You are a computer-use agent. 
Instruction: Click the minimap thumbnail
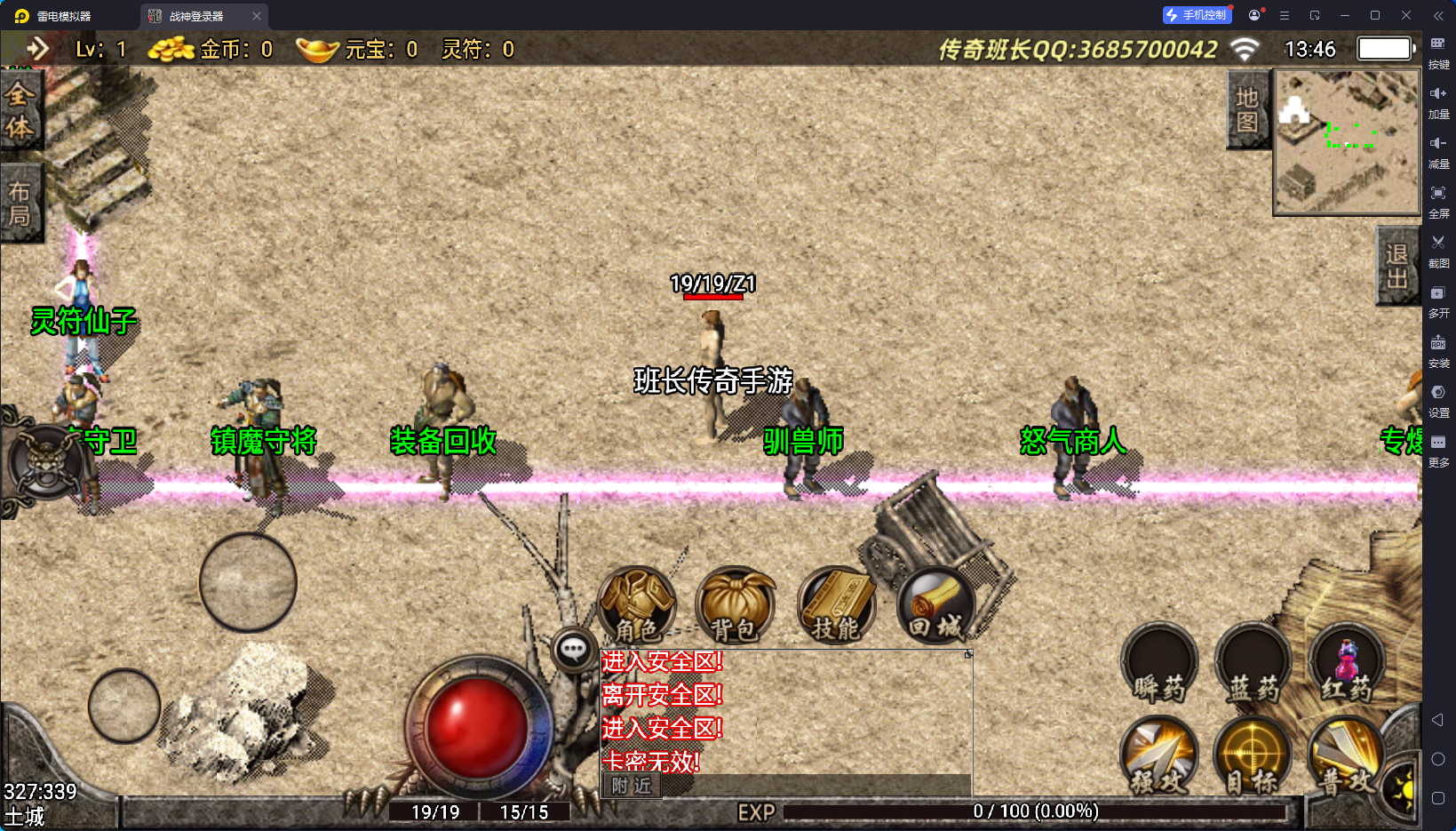point(1346,142)
